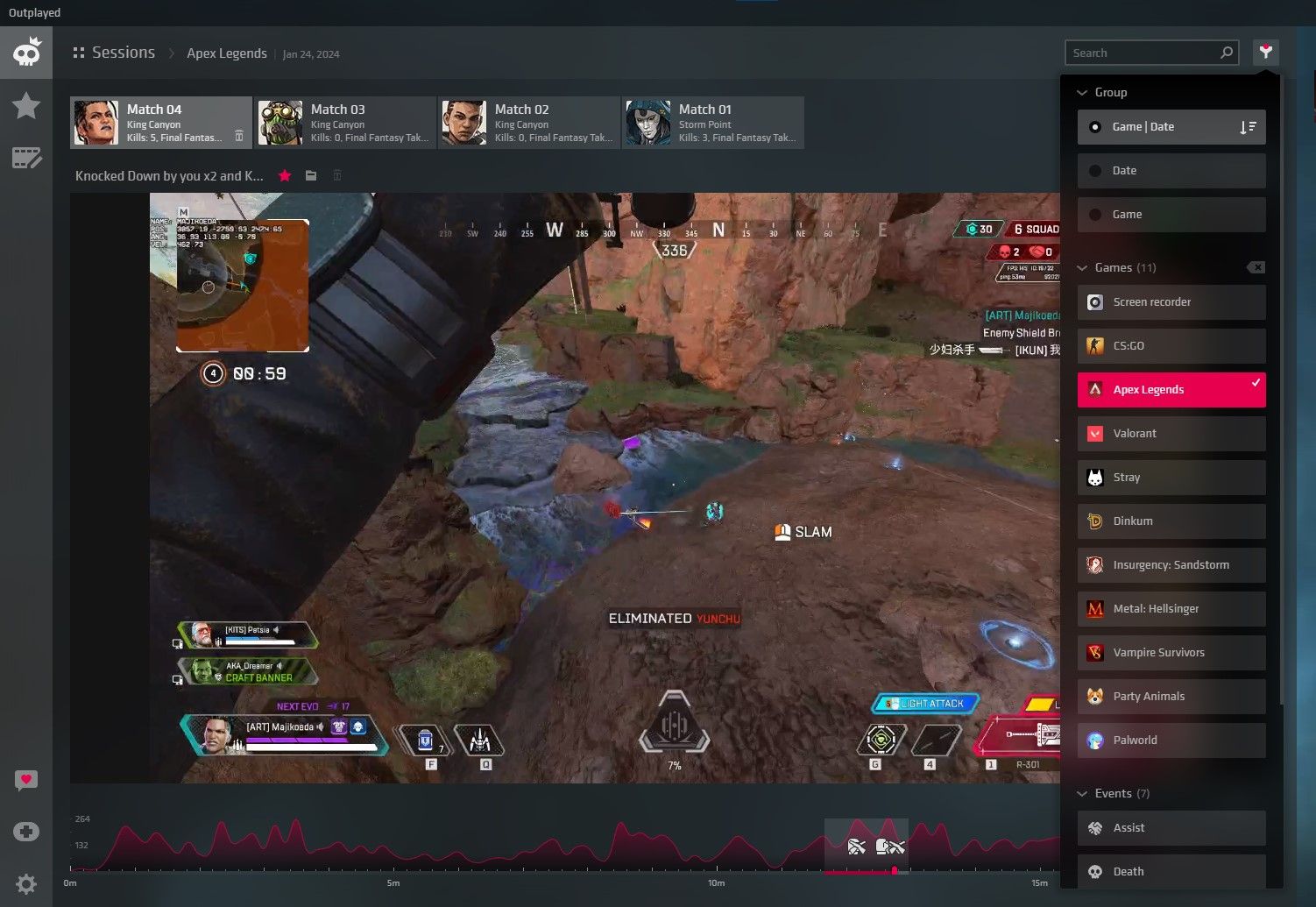
Task: Open the settings gear at the bottom
Action: coord(26,883)
